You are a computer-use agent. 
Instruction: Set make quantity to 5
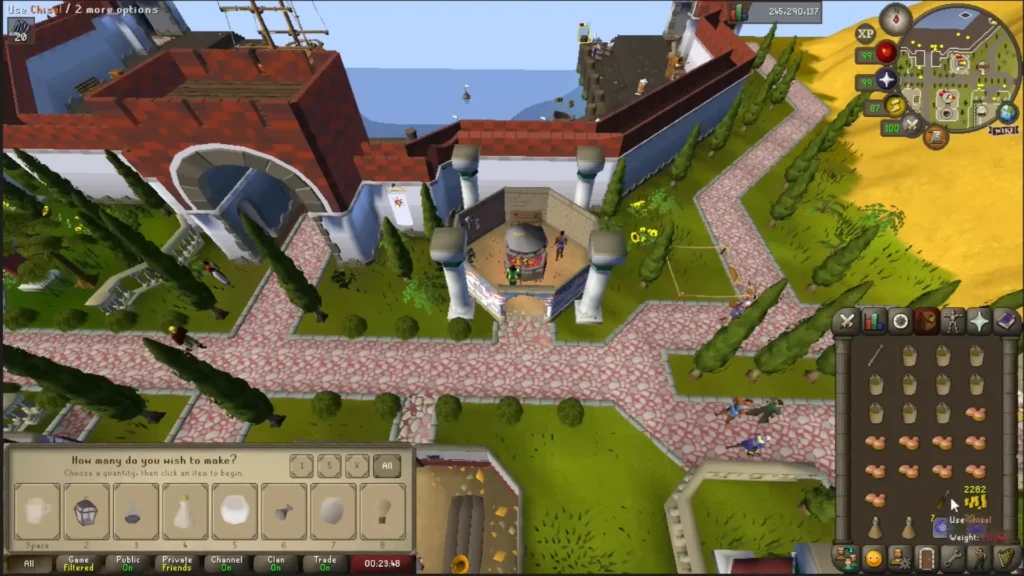tap(328, 466)
